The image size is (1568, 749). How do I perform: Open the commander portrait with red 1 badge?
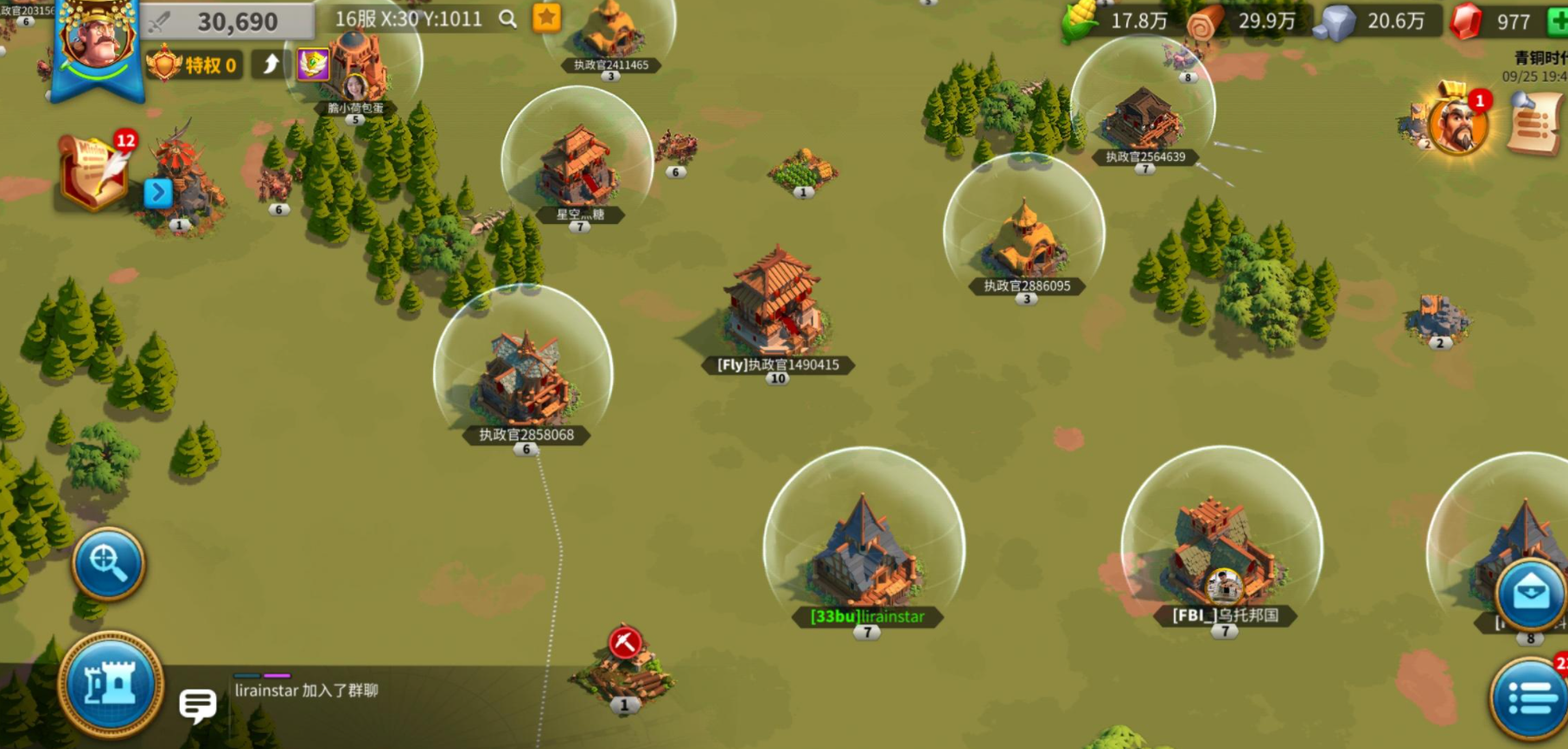[1457, 125]
